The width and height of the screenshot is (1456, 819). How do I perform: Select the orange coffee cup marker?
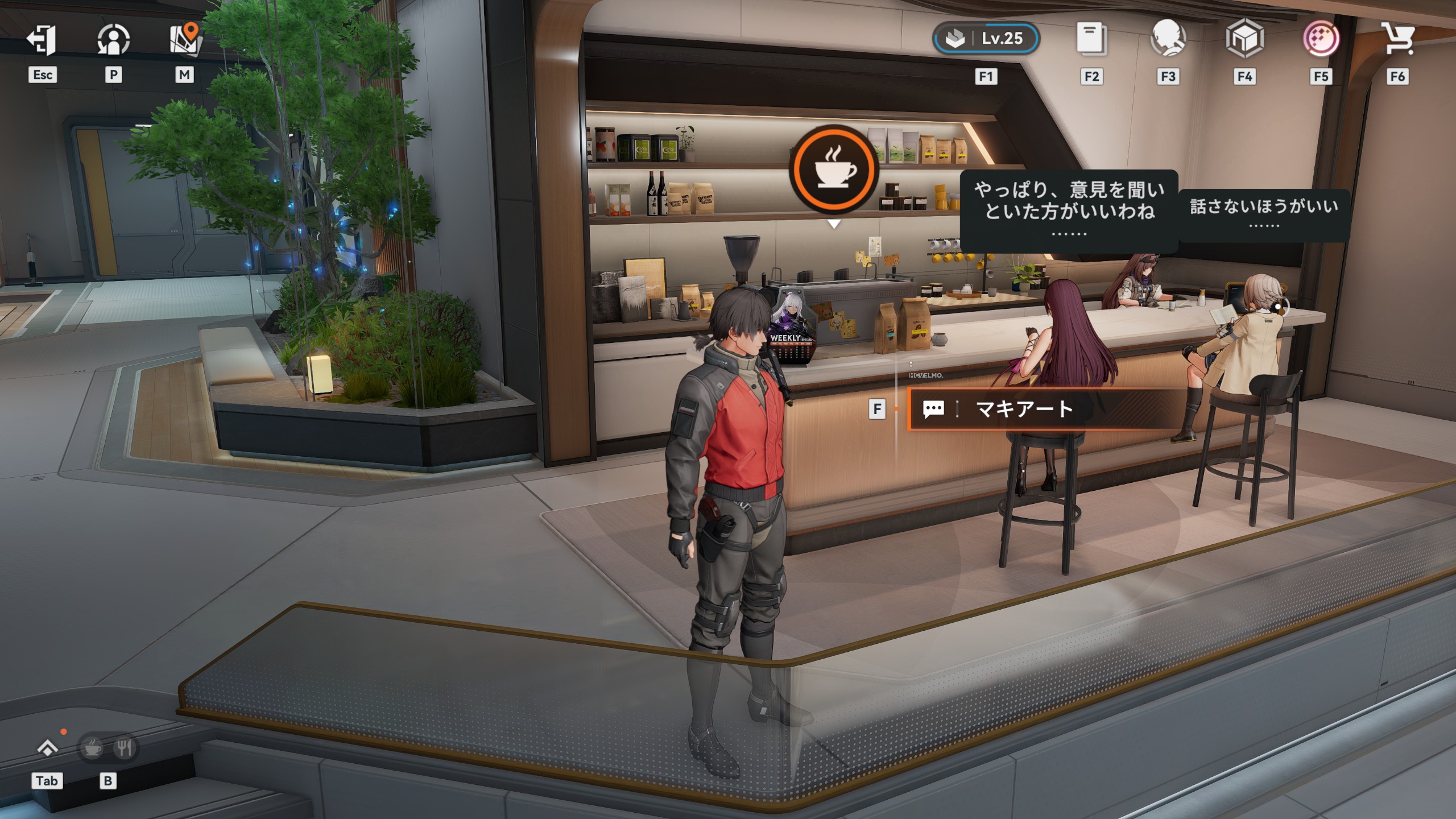pyautogui.click(x=834, y=169)
